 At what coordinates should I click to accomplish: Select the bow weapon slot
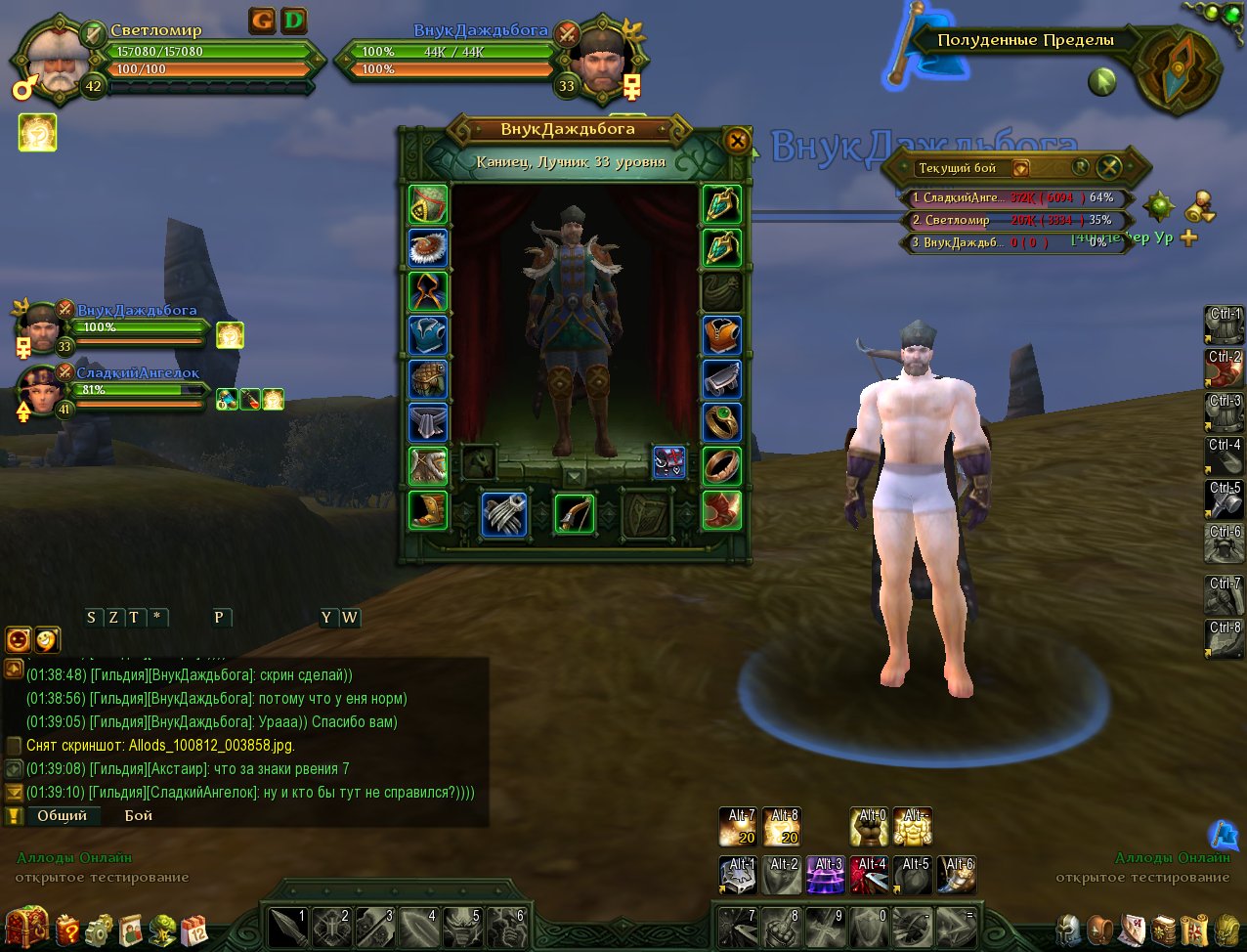pyautogui.click(x=575, y=513)
